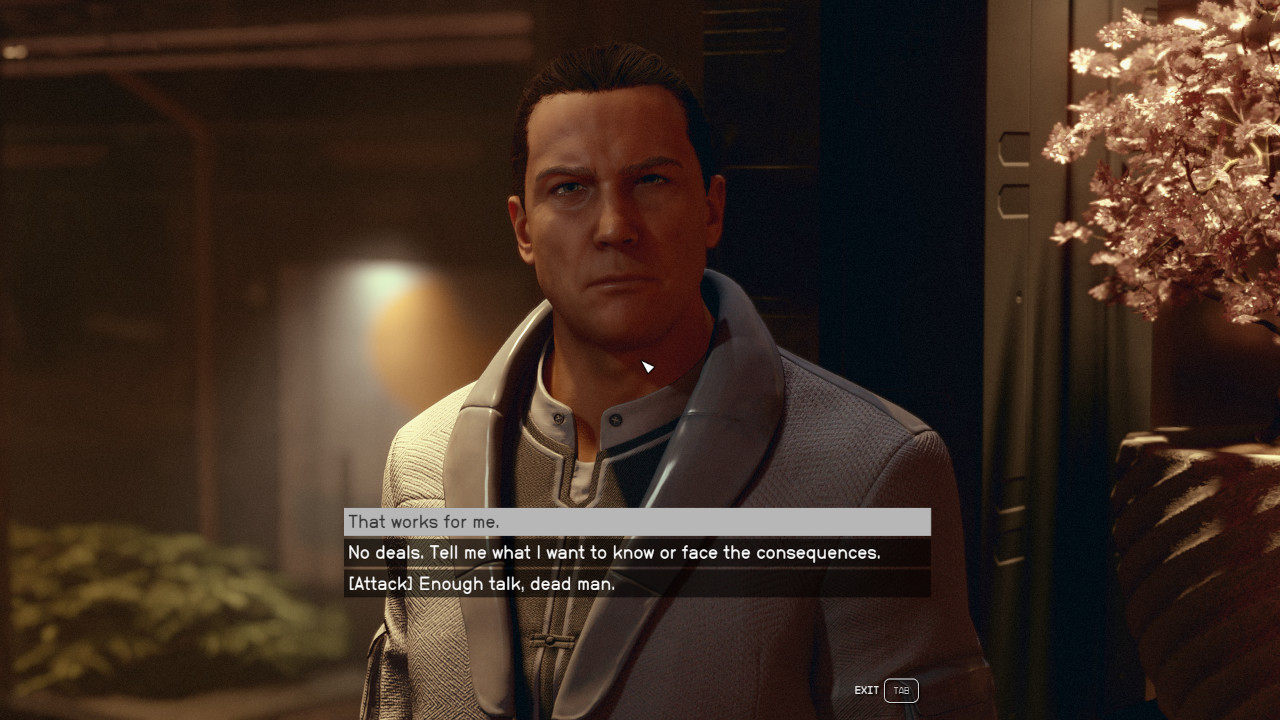Exit the conversation with the EXIT button
The height and width of the screenshot is (720, 1280).
click(899, 690)
